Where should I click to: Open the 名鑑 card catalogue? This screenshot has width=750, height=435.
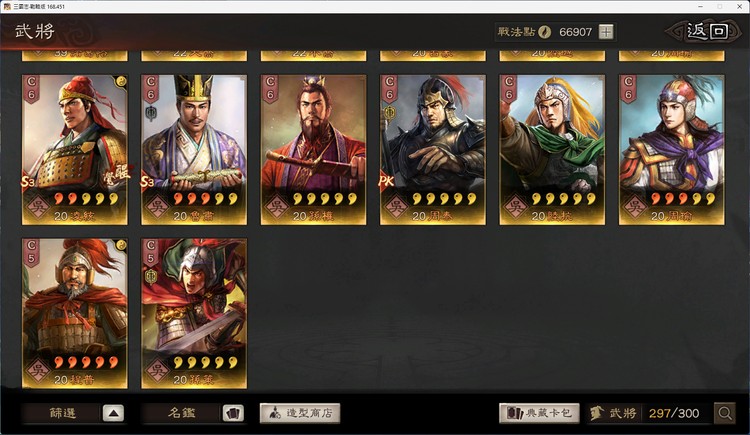(x=192, y=413)
